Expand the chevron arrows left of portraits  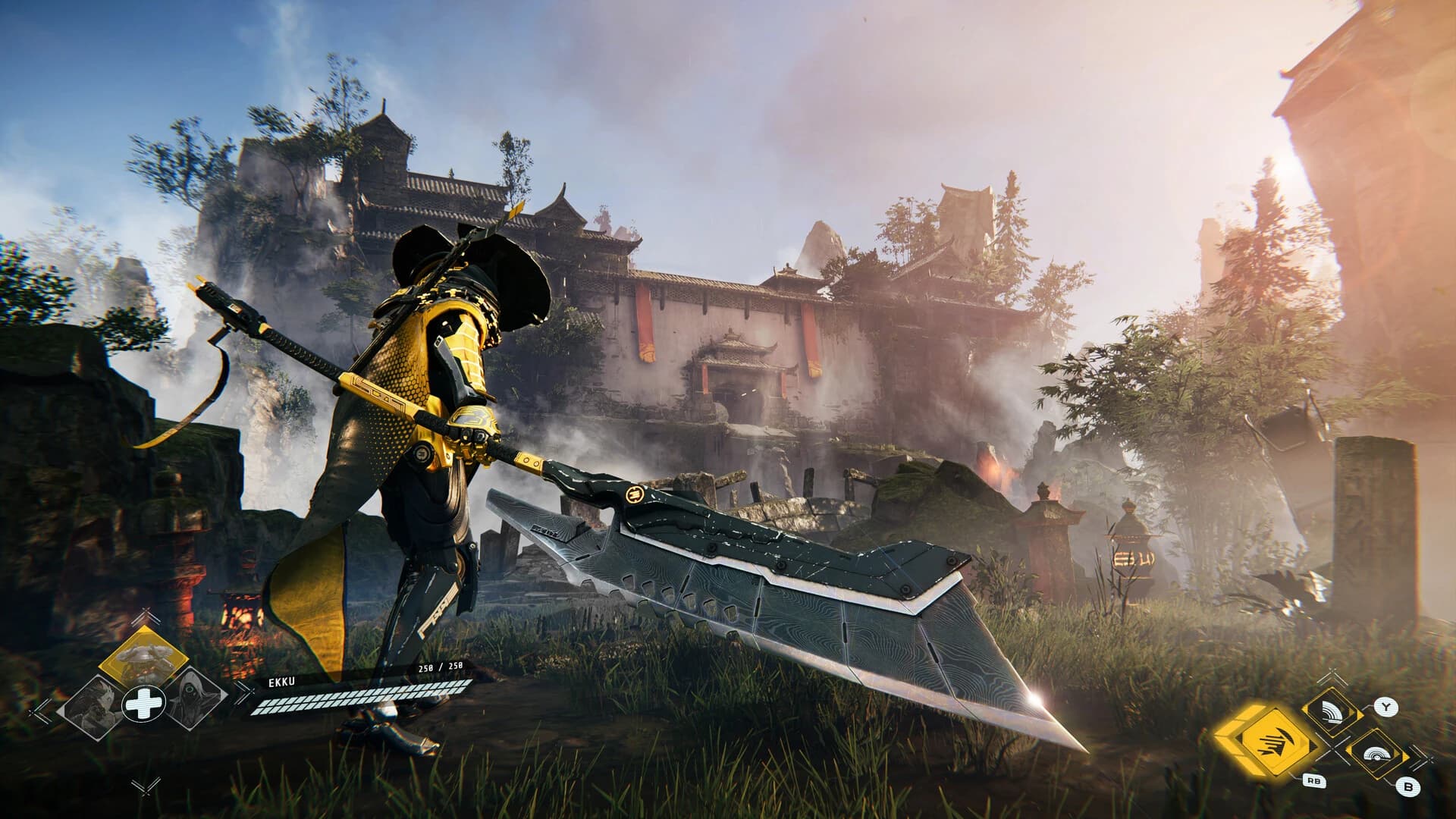click(40, 714)
